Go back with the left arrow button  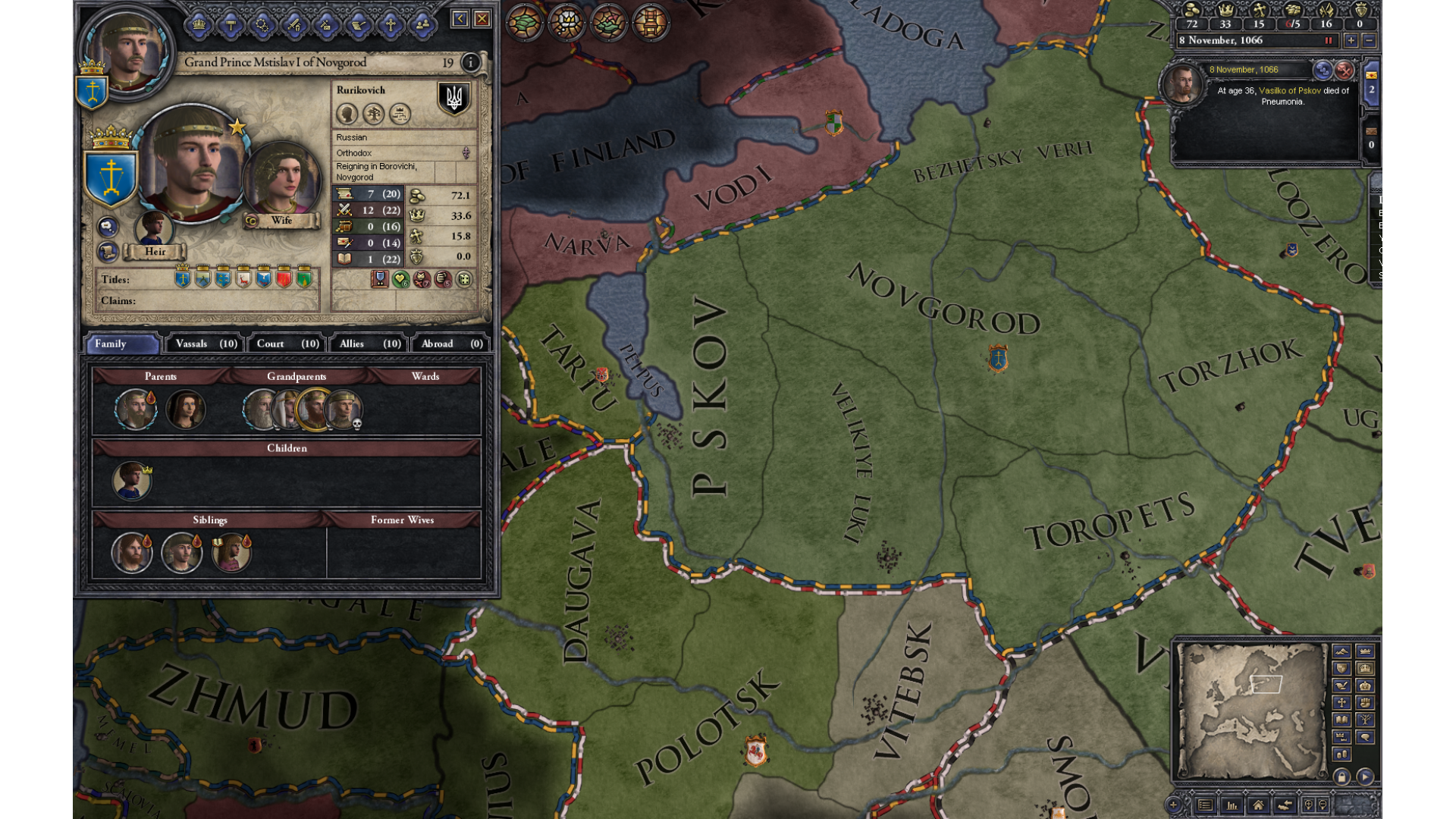point(460,19)
